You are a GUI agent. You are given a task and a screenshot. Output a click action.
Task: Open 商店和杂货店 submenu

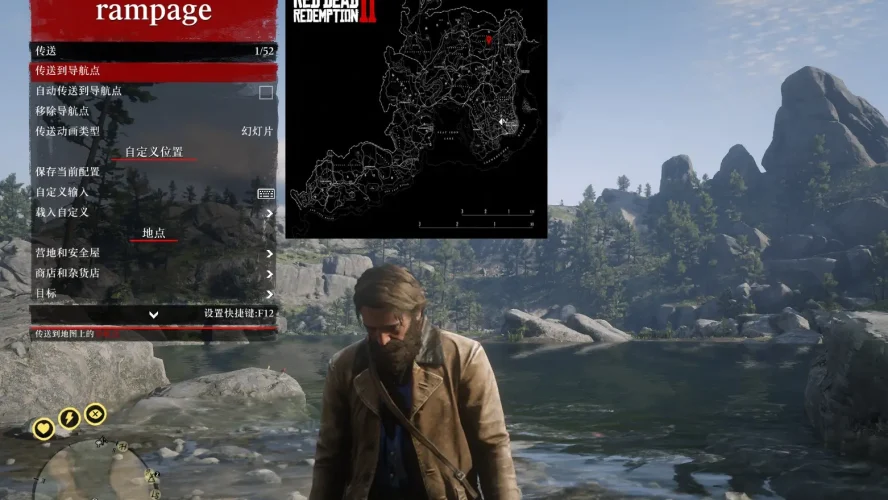coord(153,273)
